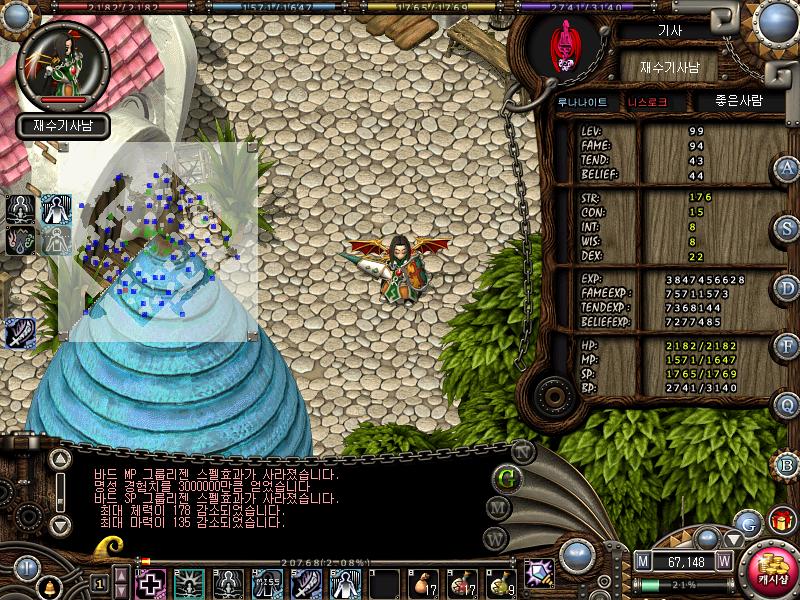Click the round F button on the stats panel
The width and height of the screenshot is (800, 600).
pyautogui.click(x=787, y=346)
